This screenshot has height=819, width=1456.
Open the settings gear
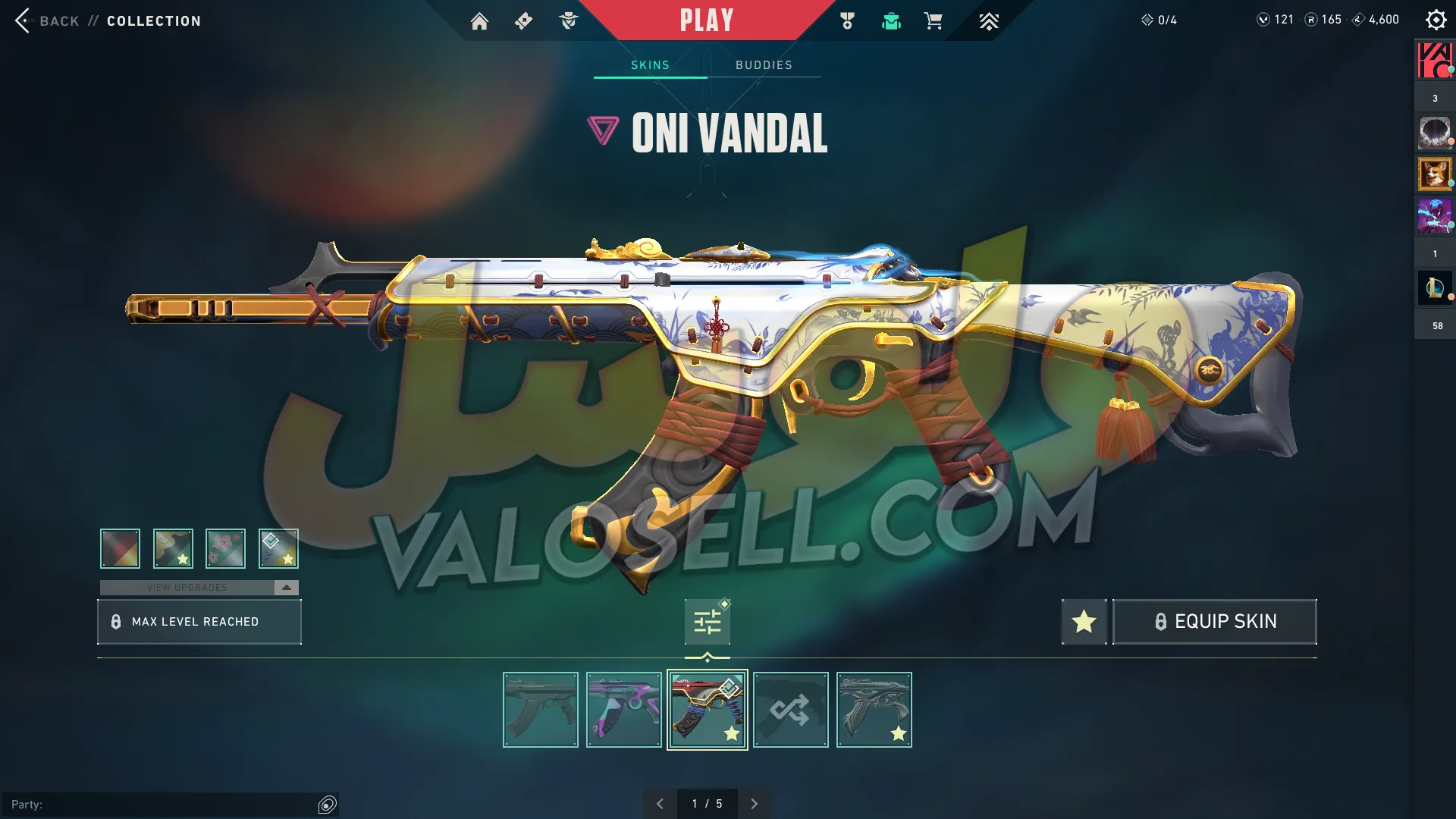(1436, 20)
